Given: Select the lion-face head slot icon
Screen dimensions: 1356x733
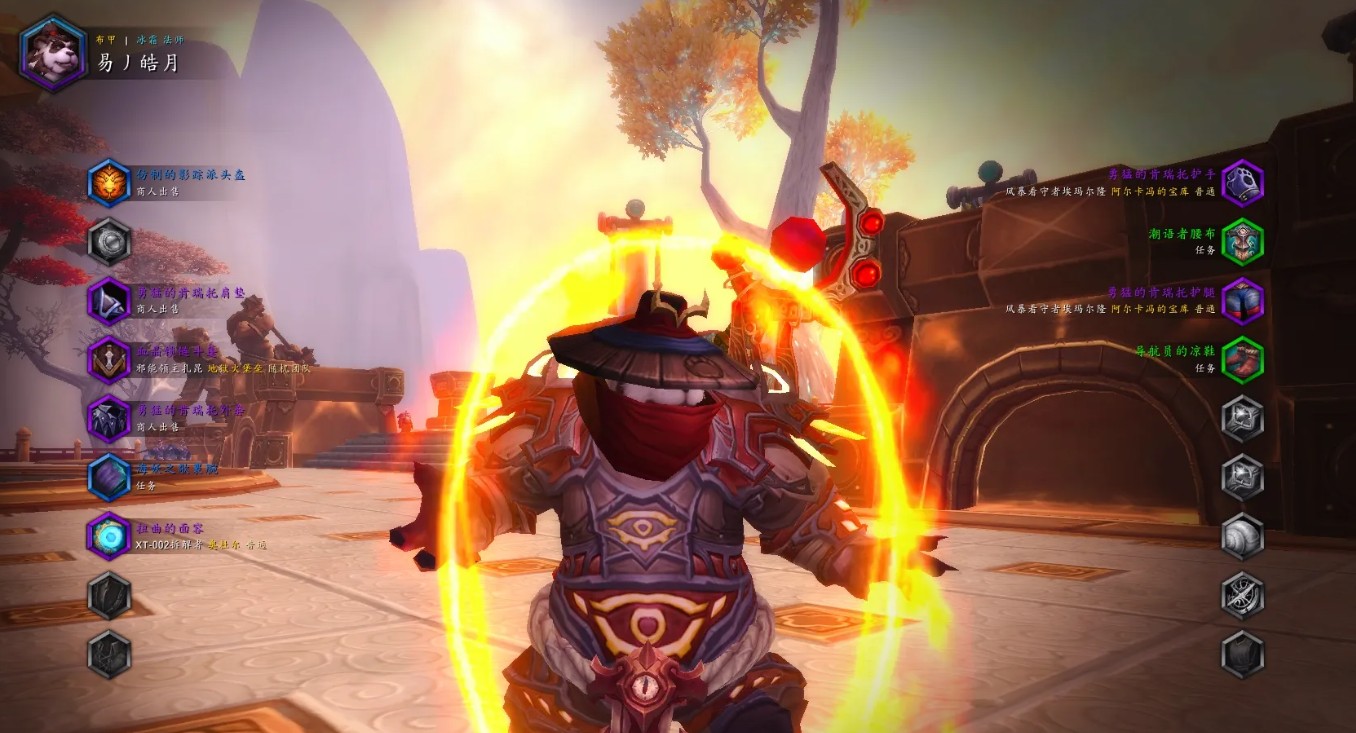Looking at the screenshot, I should (109, 183).
